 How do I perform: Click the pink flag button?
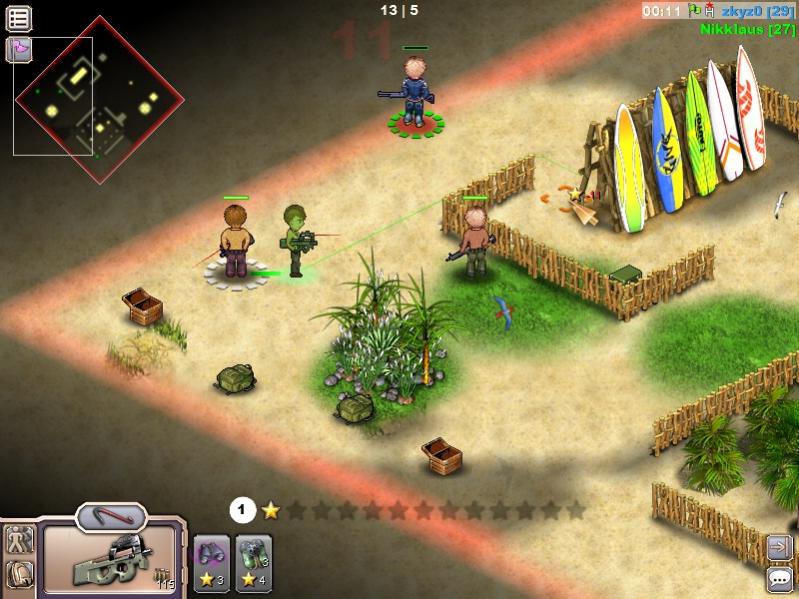tap(18, 49)
